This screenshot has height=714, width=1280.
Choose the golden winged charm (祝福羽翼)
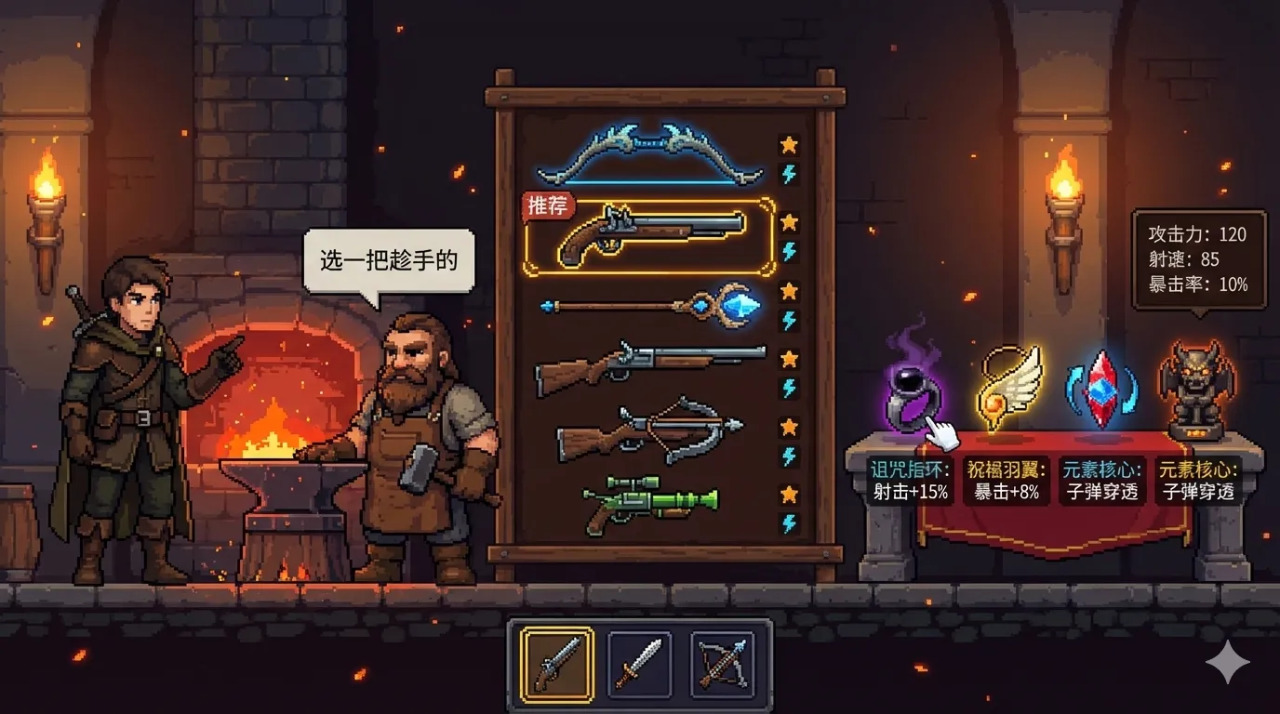[1008, 388]
